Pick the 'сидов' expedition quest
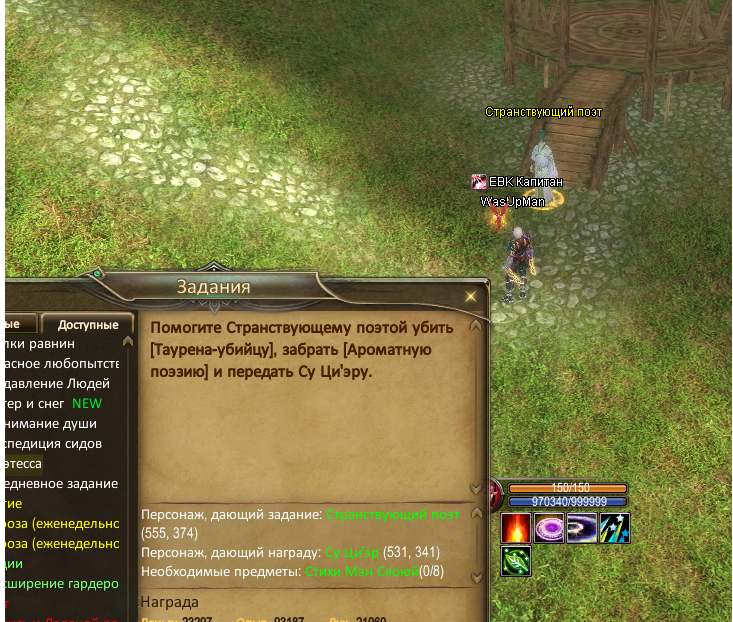This screenshot has height=622, width=733. pyautogui.click(x=52, y=444)
